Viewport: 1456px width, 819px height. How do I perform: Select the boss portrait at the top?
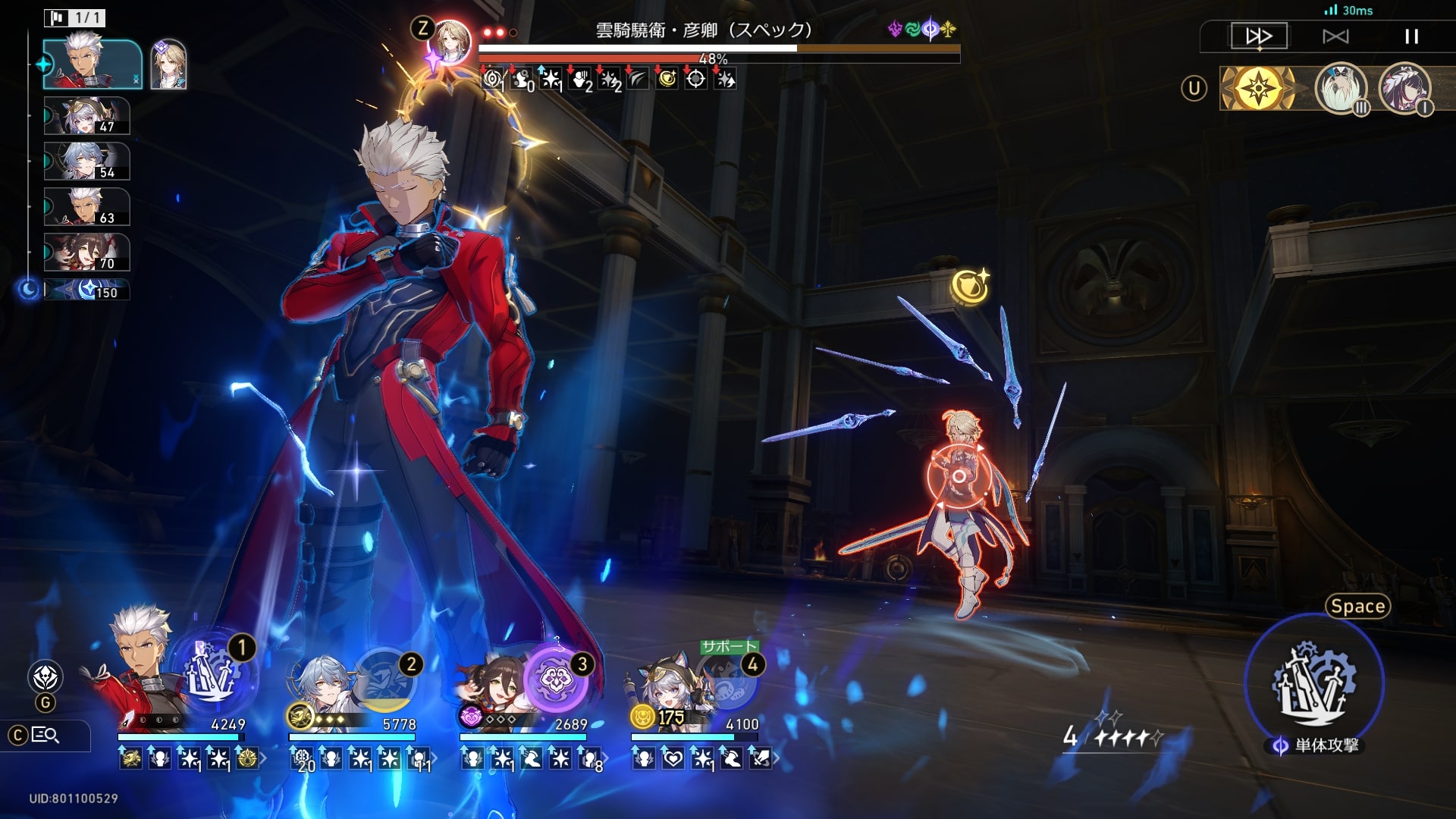point(450,42)
